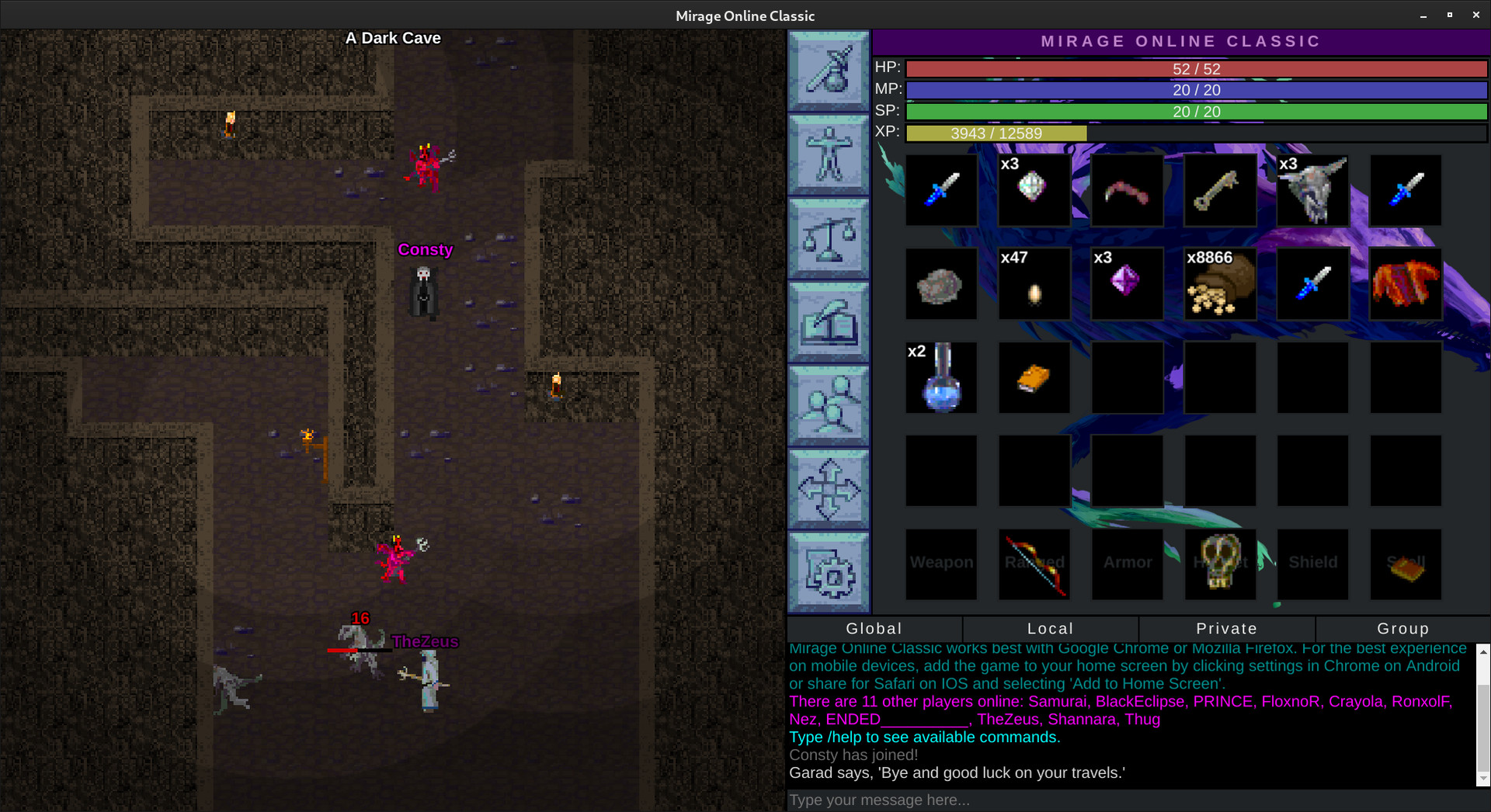Switch to the Local chat tab
This screenshot has width=1491, height=812.
tap(1051, 628)
